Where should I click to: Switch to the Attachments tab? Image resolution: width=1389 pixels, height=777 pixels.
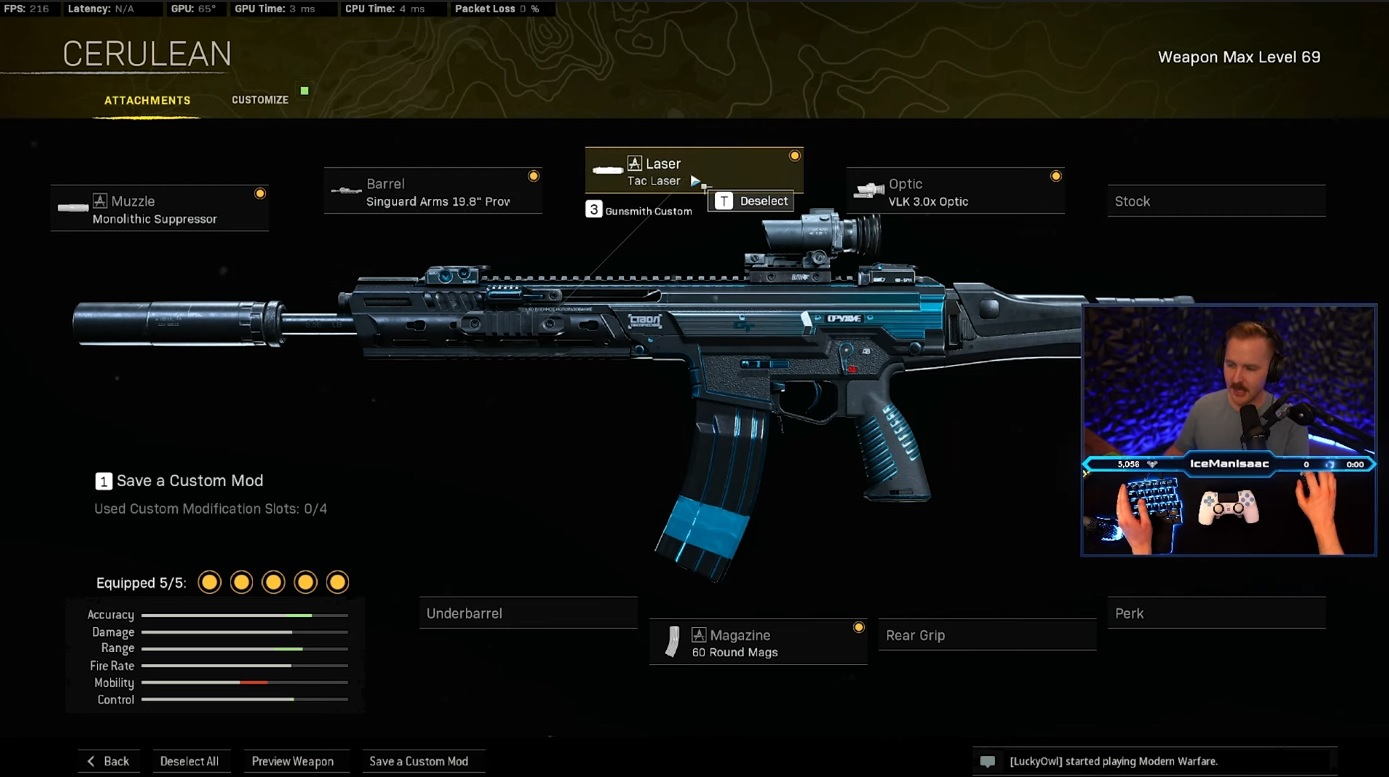tap(147, 100)
